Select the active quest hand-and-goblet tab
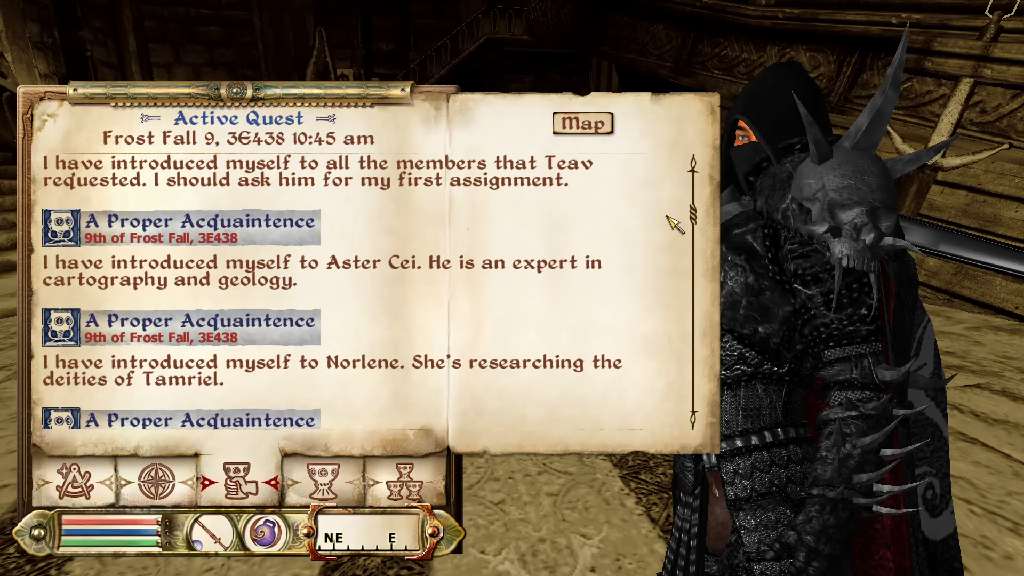This screenshot has width=1024, height=576. coord(240,483)
